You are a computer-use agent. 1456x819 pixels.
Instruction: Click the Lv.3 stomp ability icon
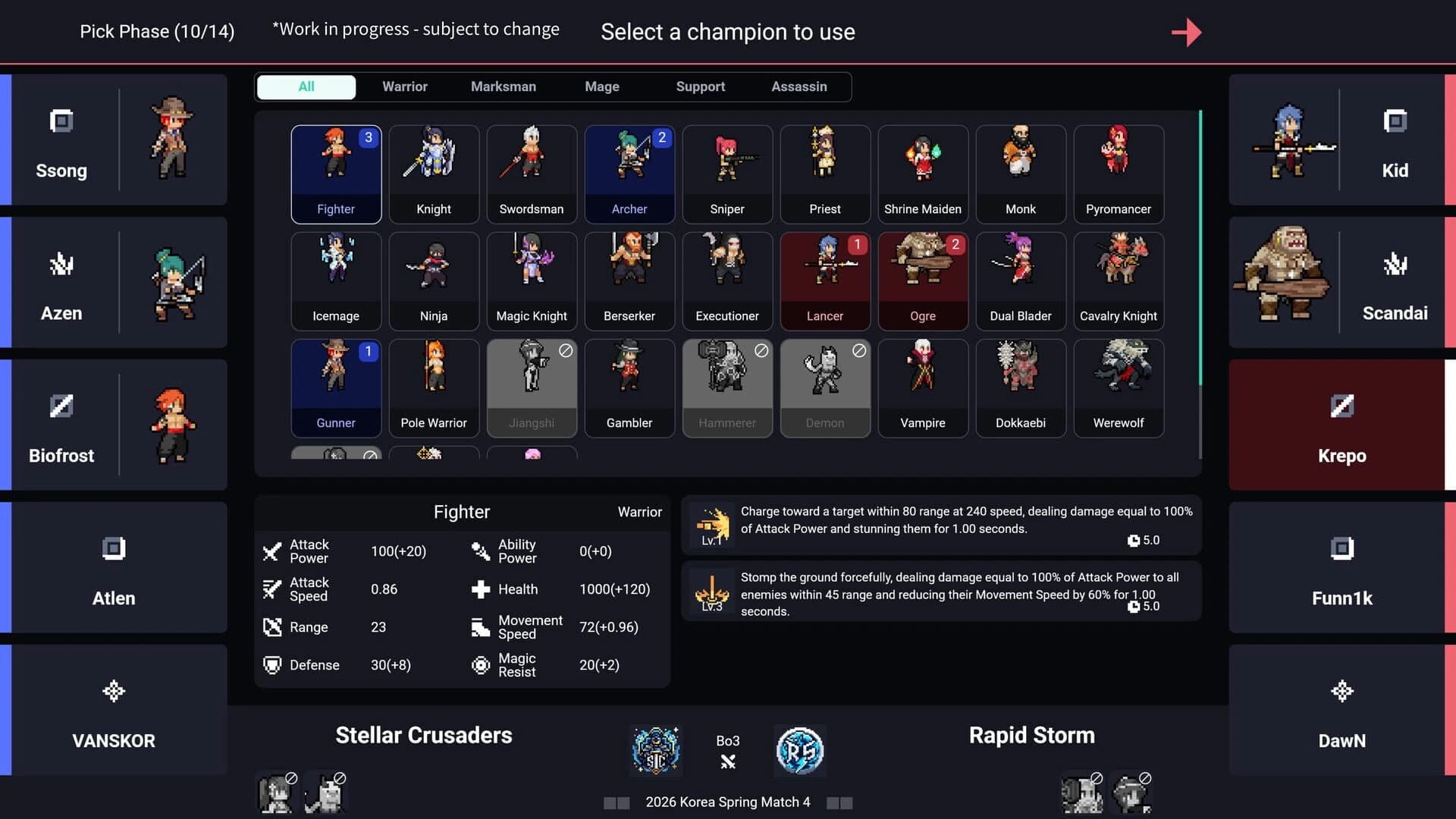pos(711,591)
